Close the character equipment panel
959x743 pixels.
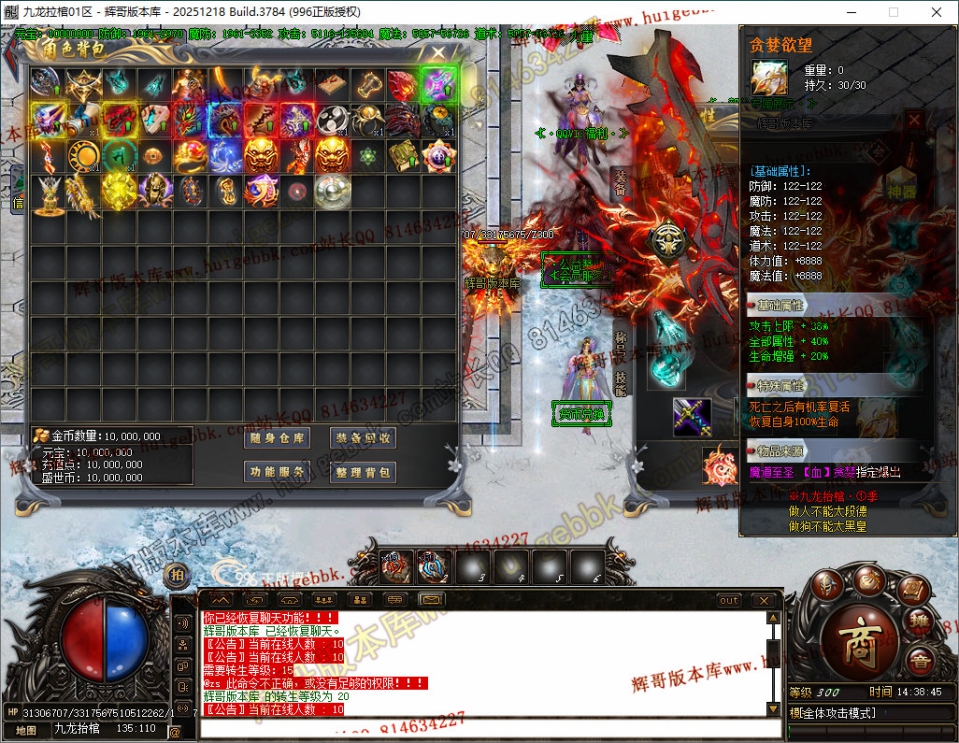click(x=914, y=120)
